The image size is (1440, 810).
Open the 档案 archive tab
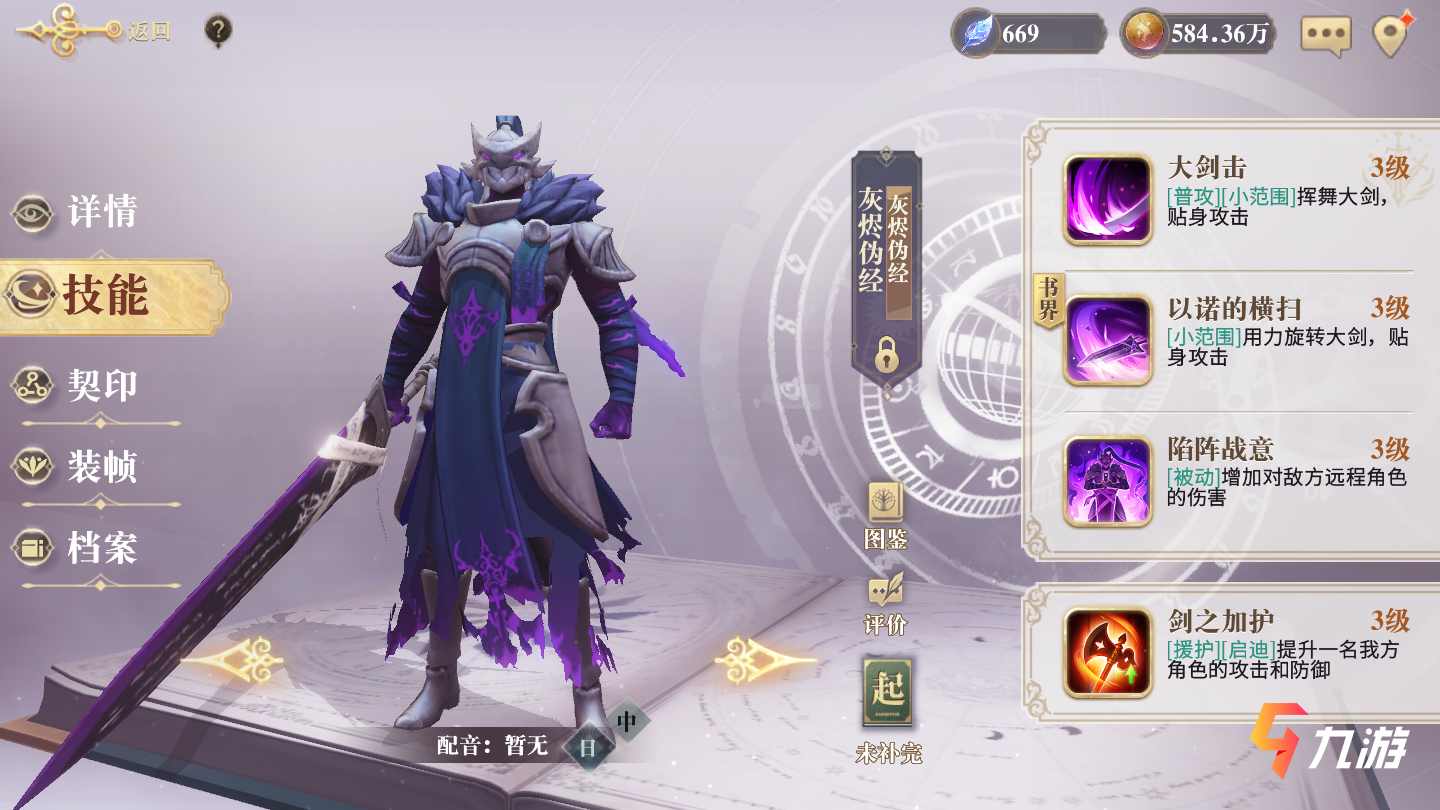[78, 548]
